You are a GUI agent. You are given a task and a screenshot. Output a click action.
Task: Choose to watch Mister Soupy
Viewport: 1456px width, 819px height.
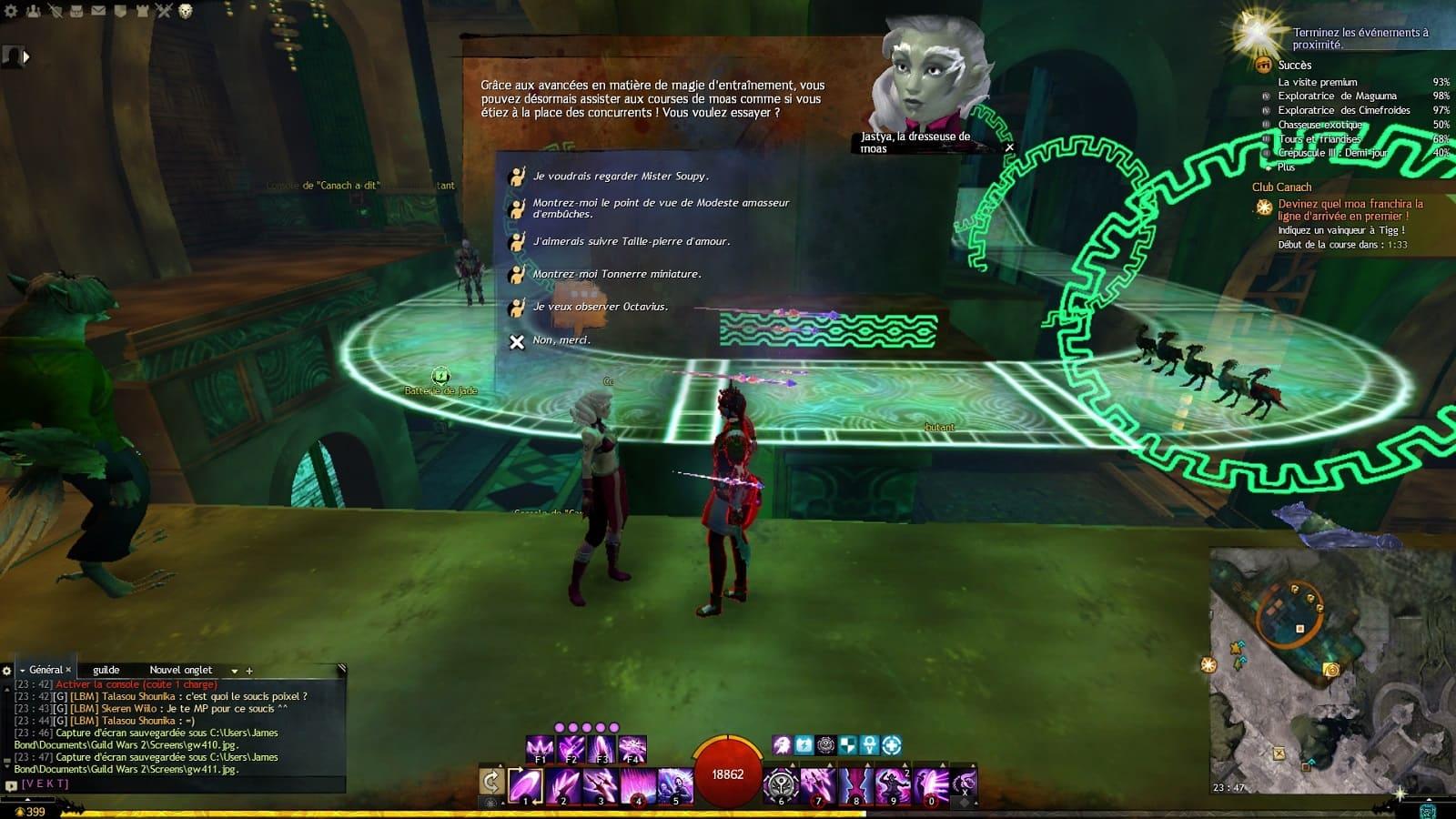[619, 177]
